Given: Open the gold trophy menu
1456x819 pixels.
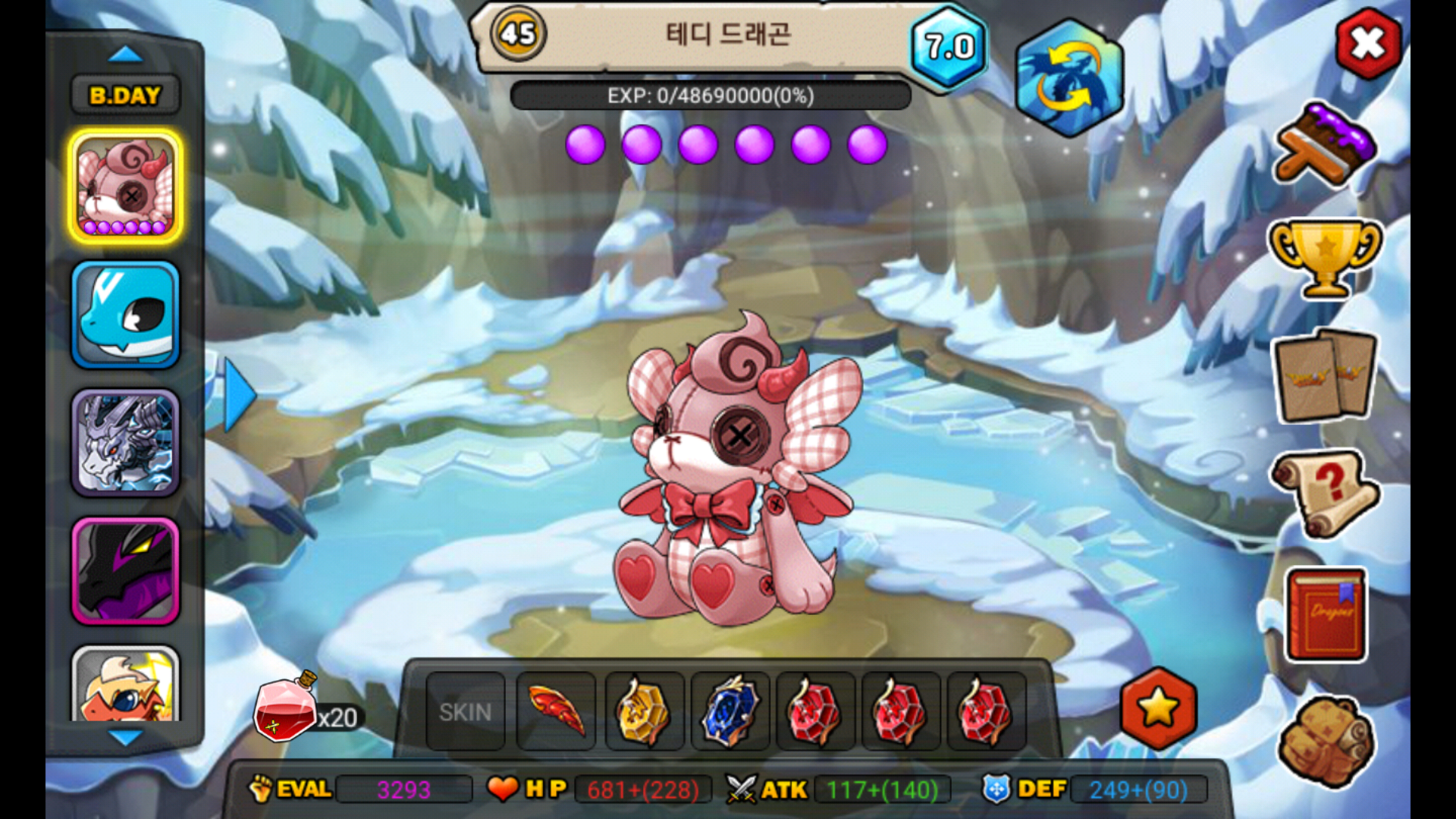Looking at the screenshot, I should tap(1325, 258).
